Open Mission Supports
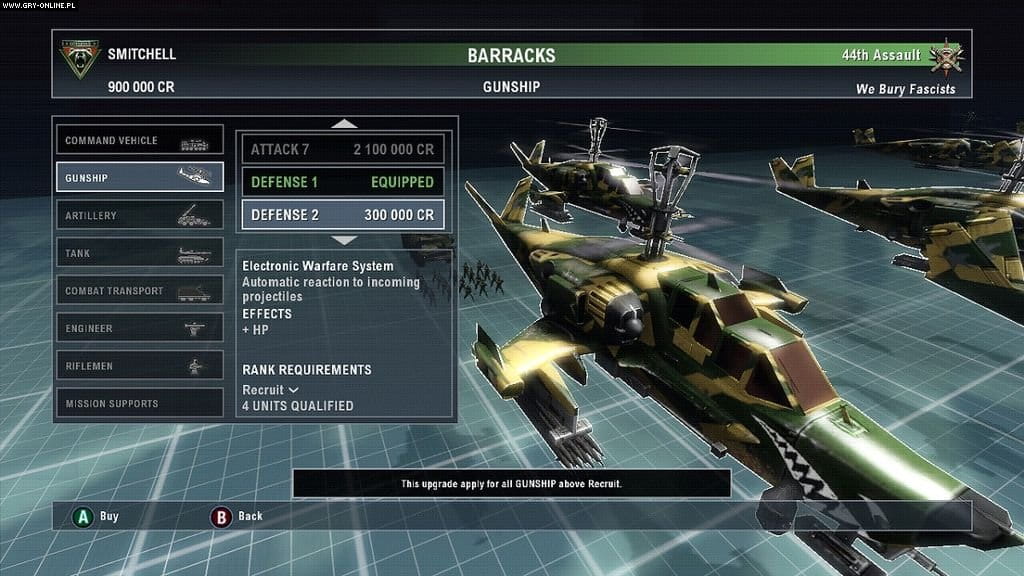 coord(139,403)
